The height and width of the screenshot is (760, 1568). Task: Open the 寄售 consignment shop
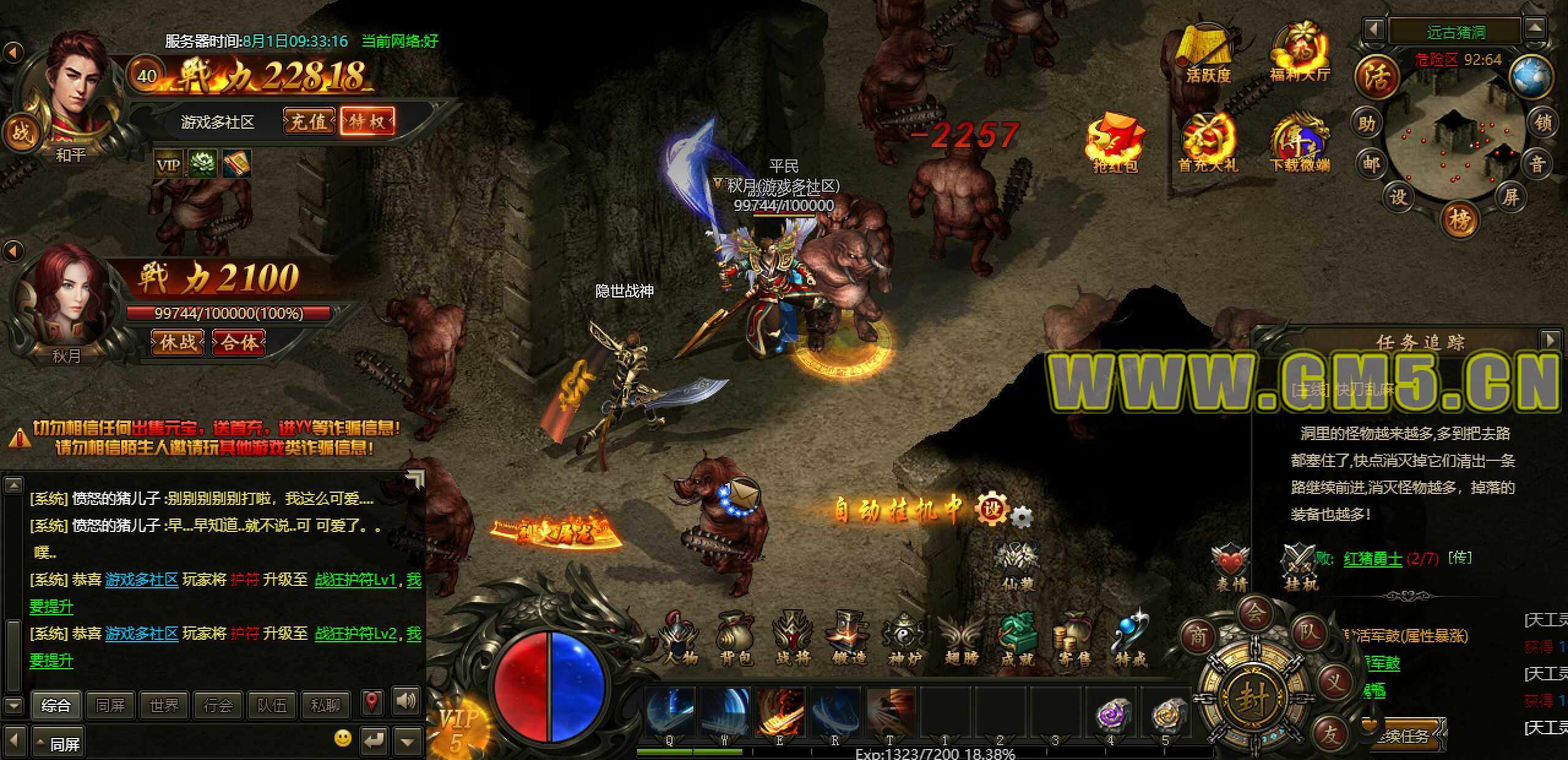click(x=1074, y=639)
